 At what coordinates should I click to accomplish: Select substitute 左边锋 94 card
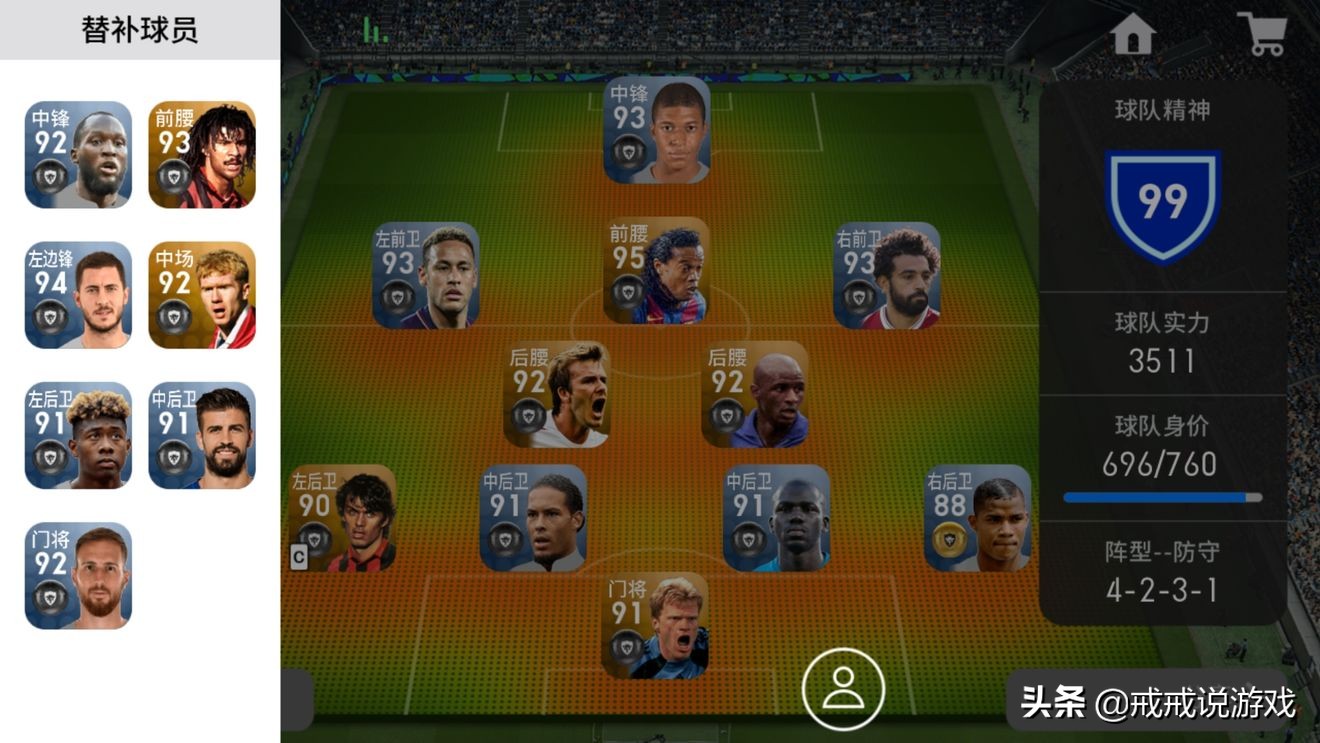click(x=78, y=295)
